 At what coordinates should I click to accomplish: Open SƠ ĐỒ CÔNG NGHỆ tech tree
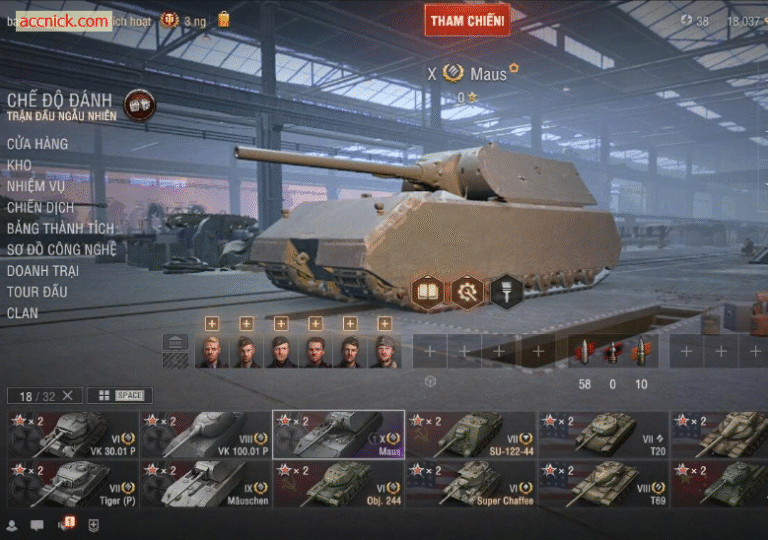coord(62,249)
